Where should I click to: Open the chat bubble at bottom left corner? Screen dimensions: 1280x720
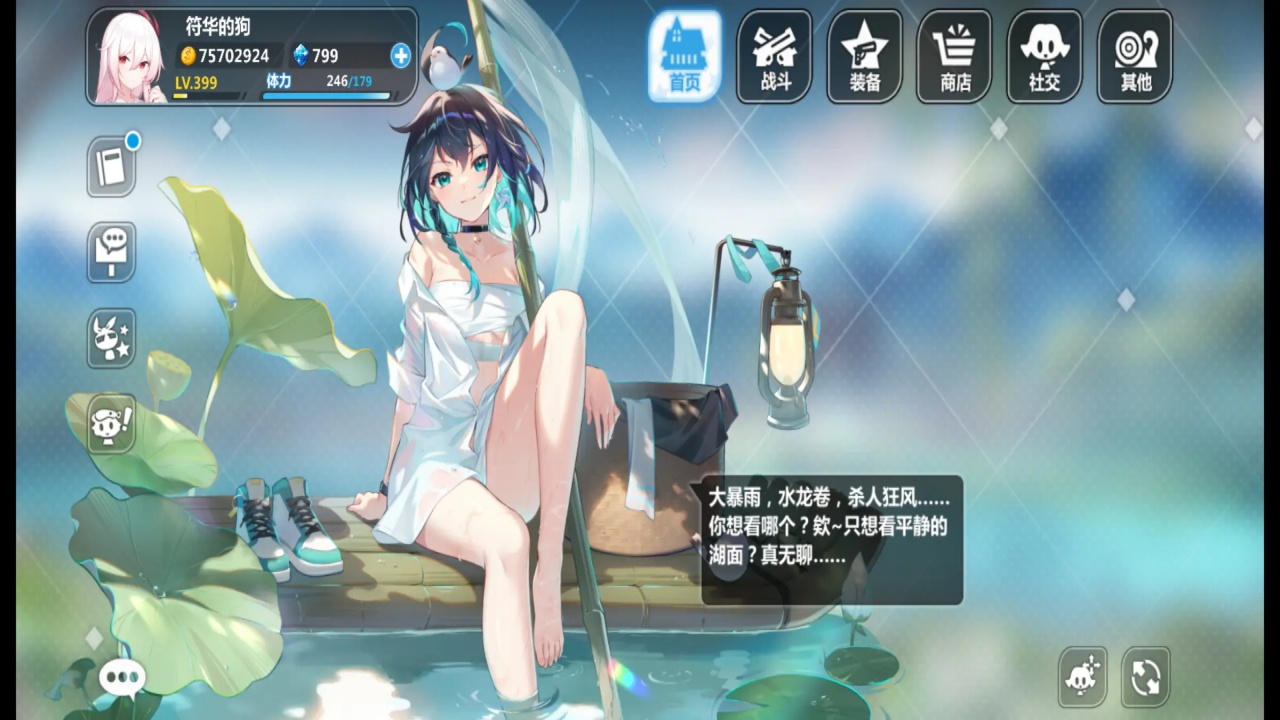click(x=122, y=677)
